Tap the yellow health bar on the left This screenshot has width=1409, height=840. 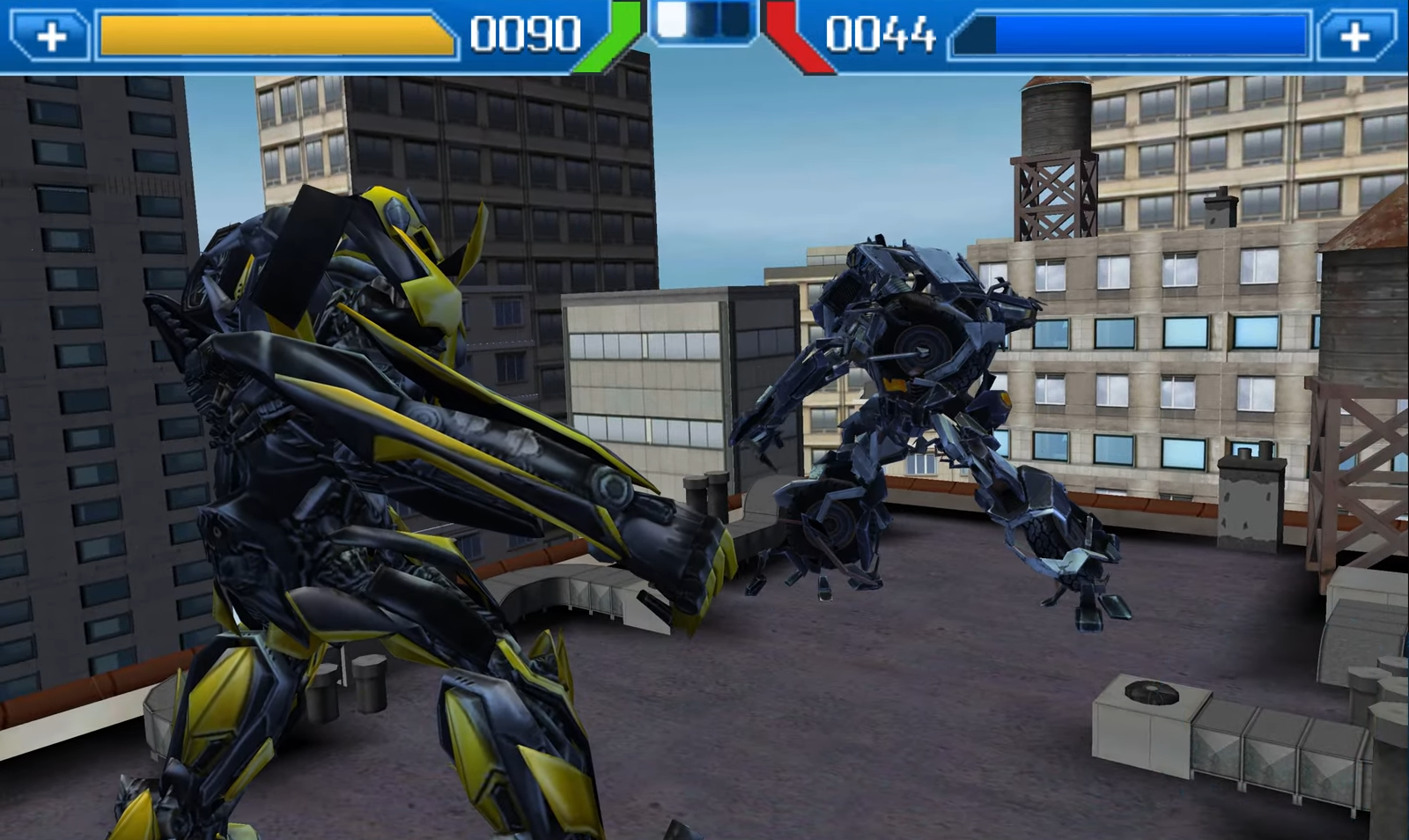point(273,33)
